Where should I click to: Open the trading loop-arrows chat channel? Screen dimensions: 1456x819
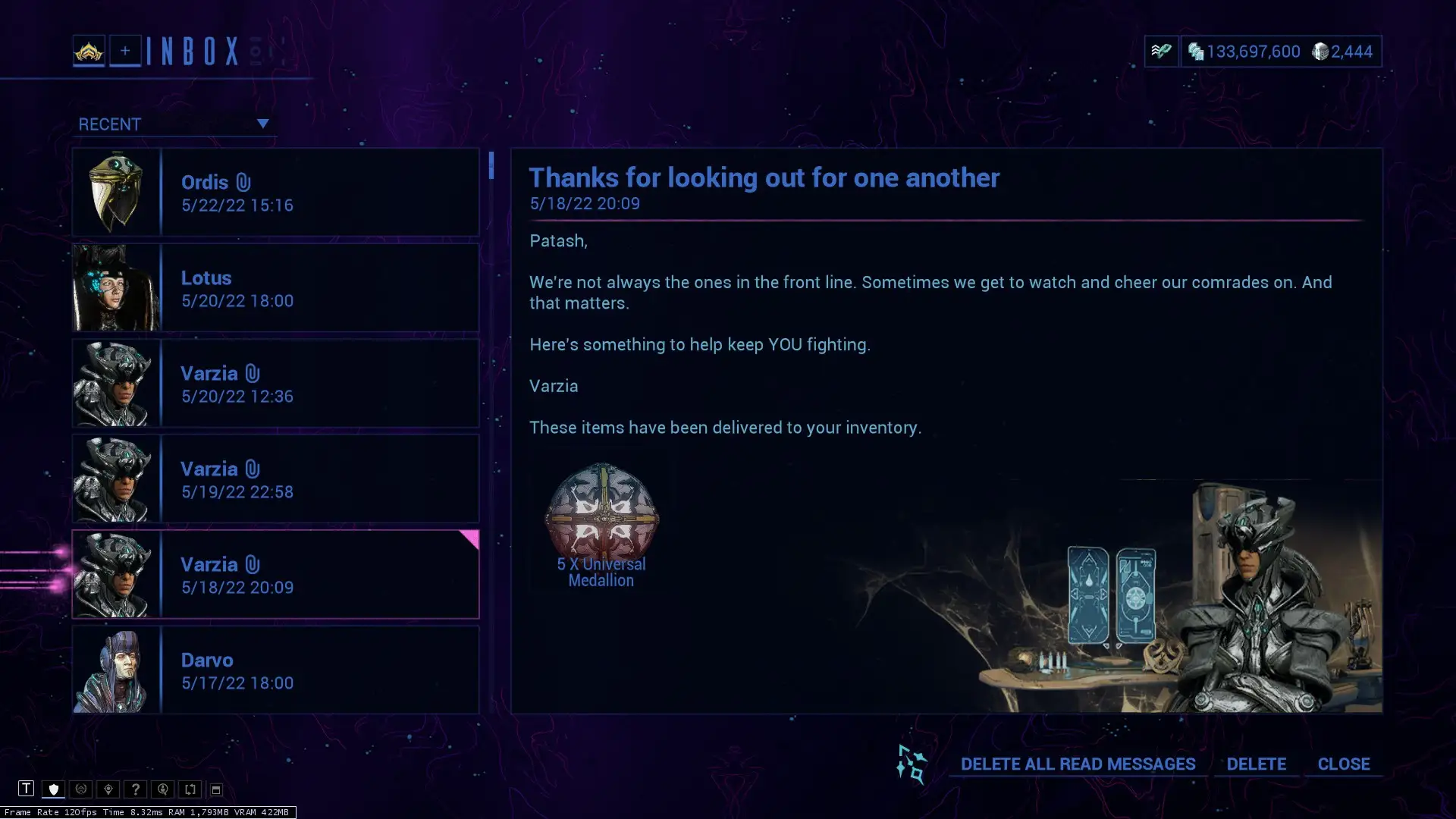189,789
